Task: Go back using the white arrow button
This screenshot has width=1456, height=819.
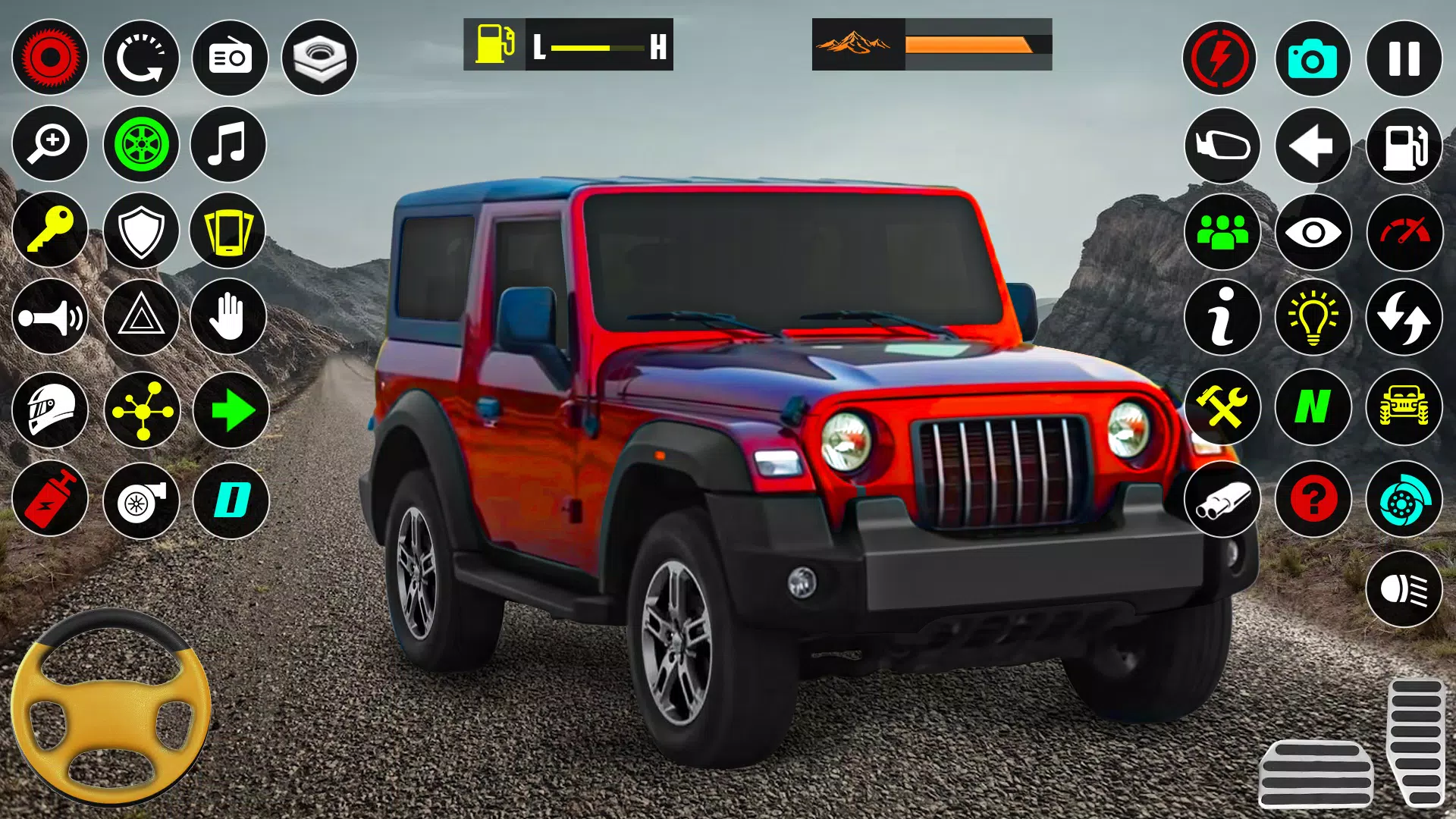Action: 1313,144
